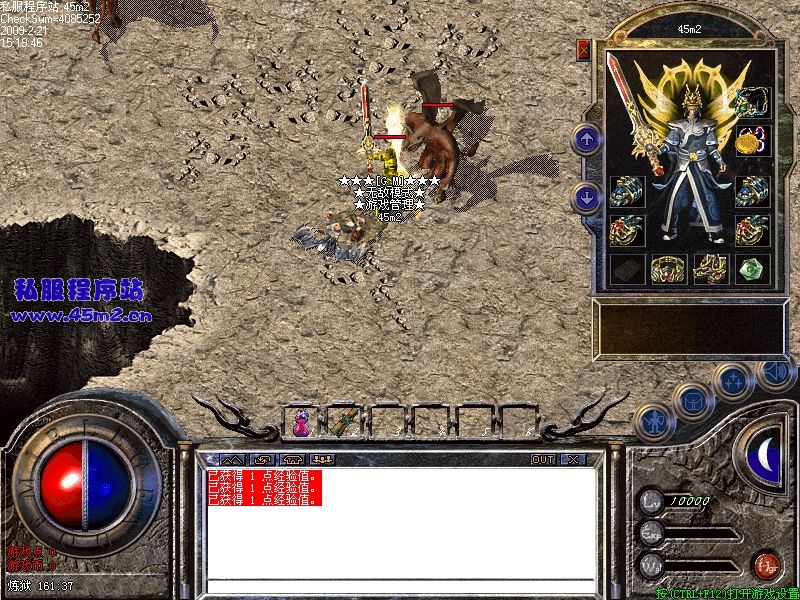
Task: Select the green gem slot
Action: [752, 268]
